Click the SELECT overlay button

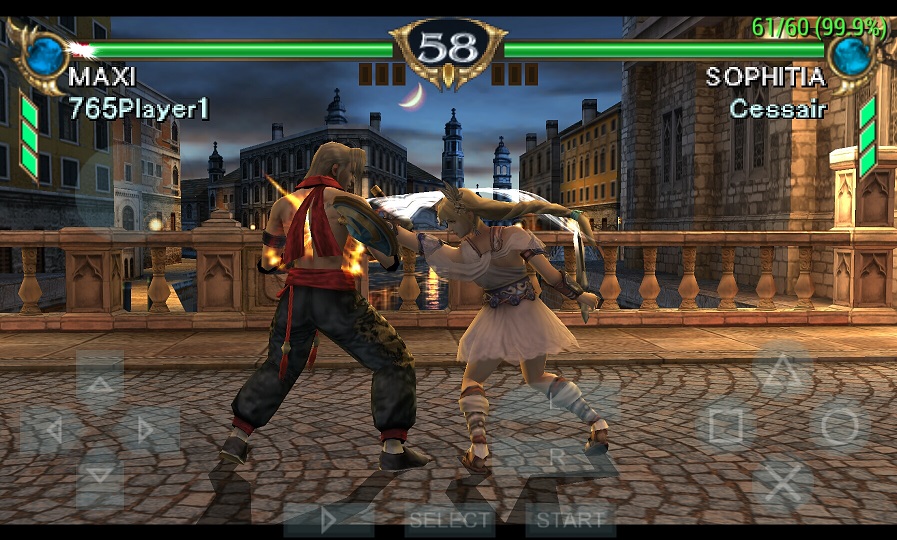(450, 520)
